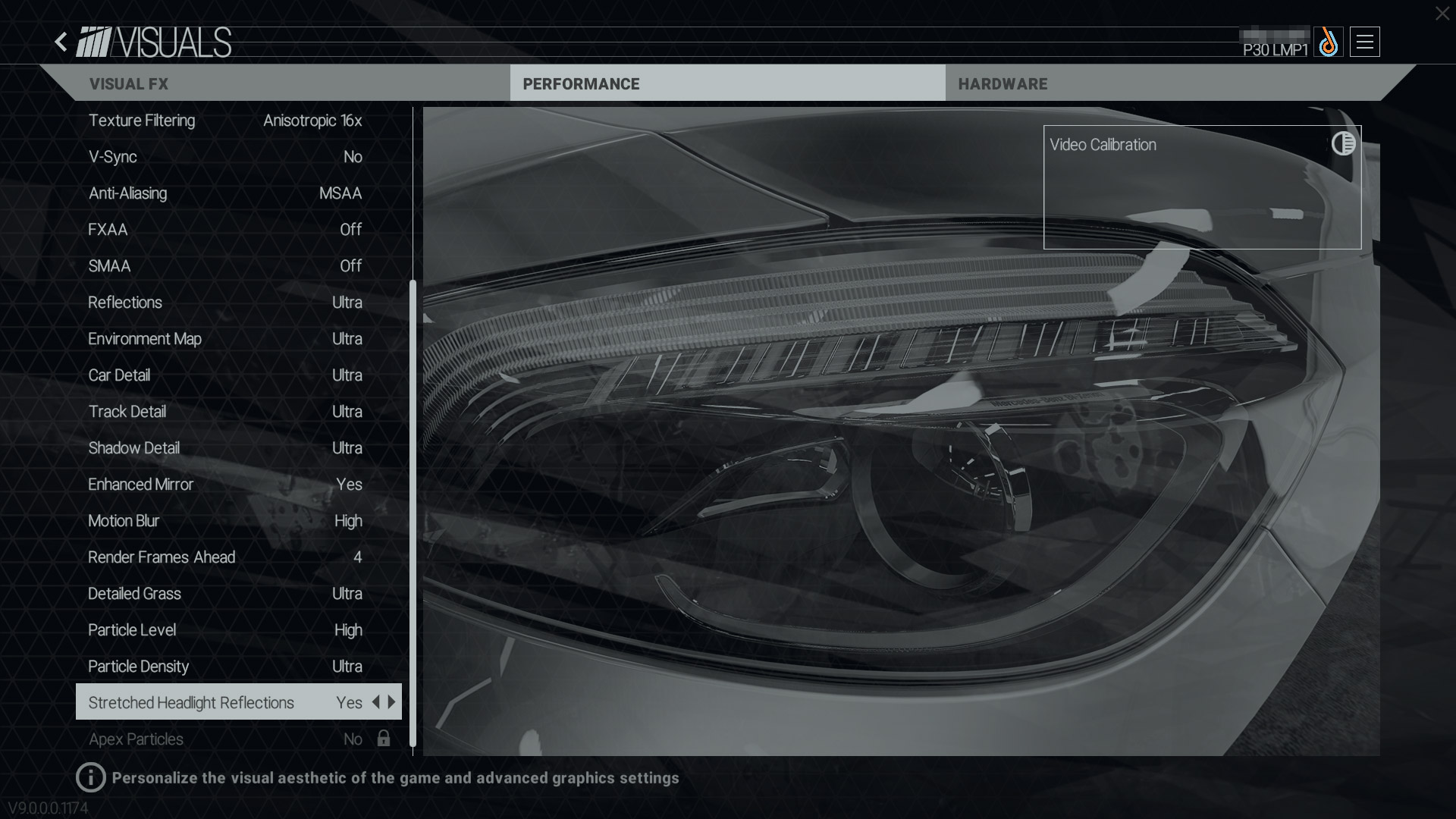The image size is (1456, 819).
Task: Highlight the Detailed Grass option
Action: (x=225, y=594)
